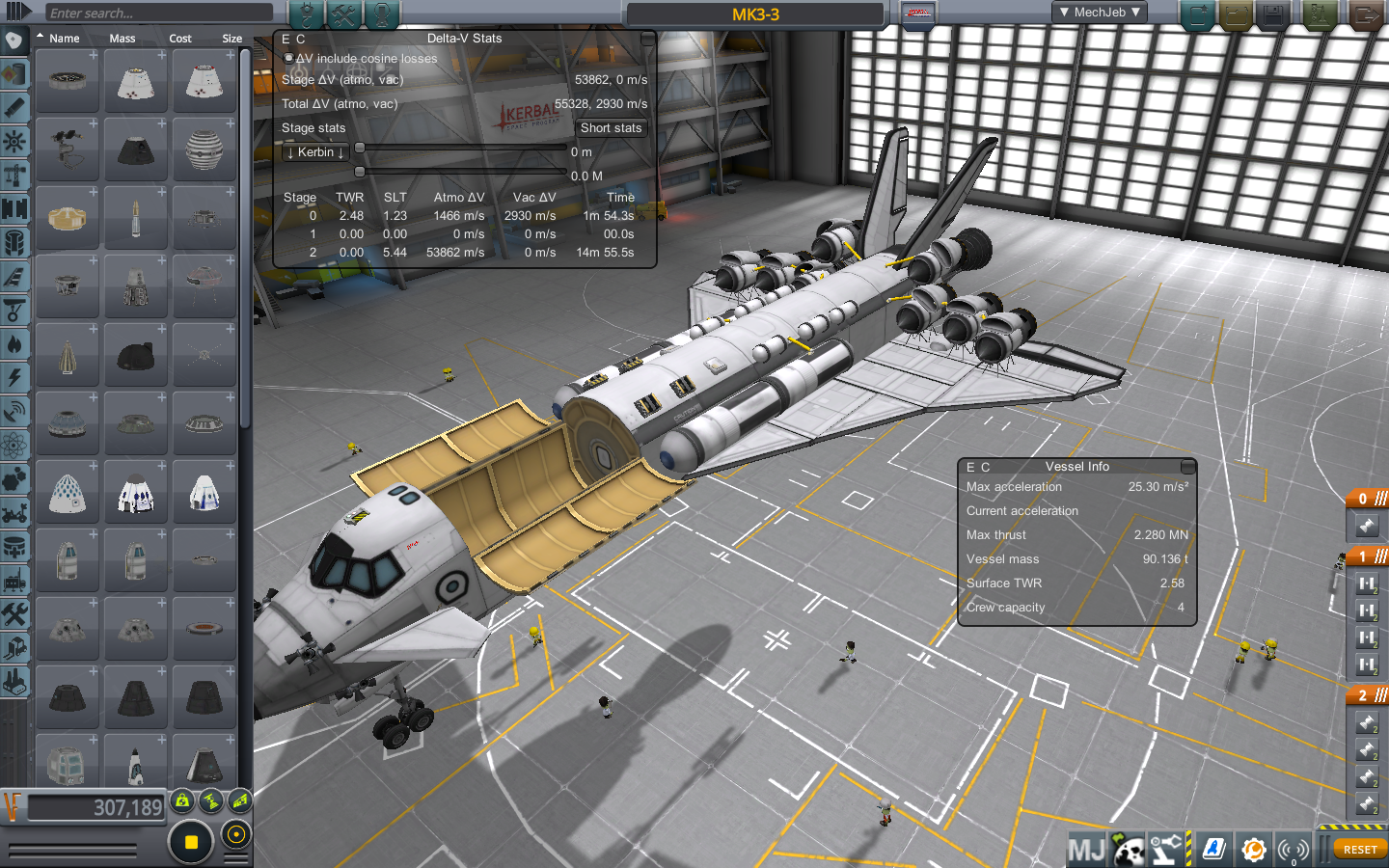1389x868 pixels.
Task: Edit the MK3-3 vessel name field
Action: (x=755, y=14)
